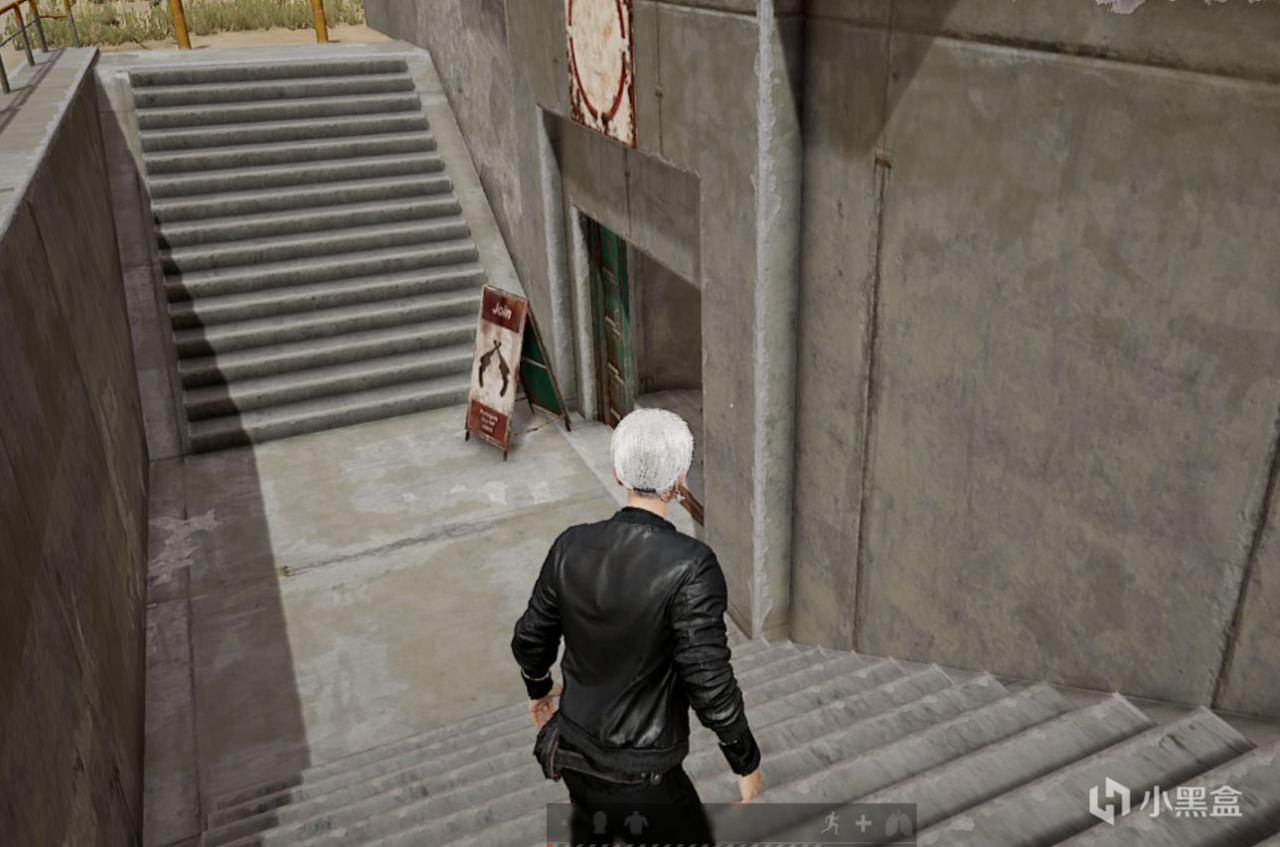Click the red health bar at the bottom
Image resolution: width=1280 pixels, height=847 pixels.
[700, 843]
